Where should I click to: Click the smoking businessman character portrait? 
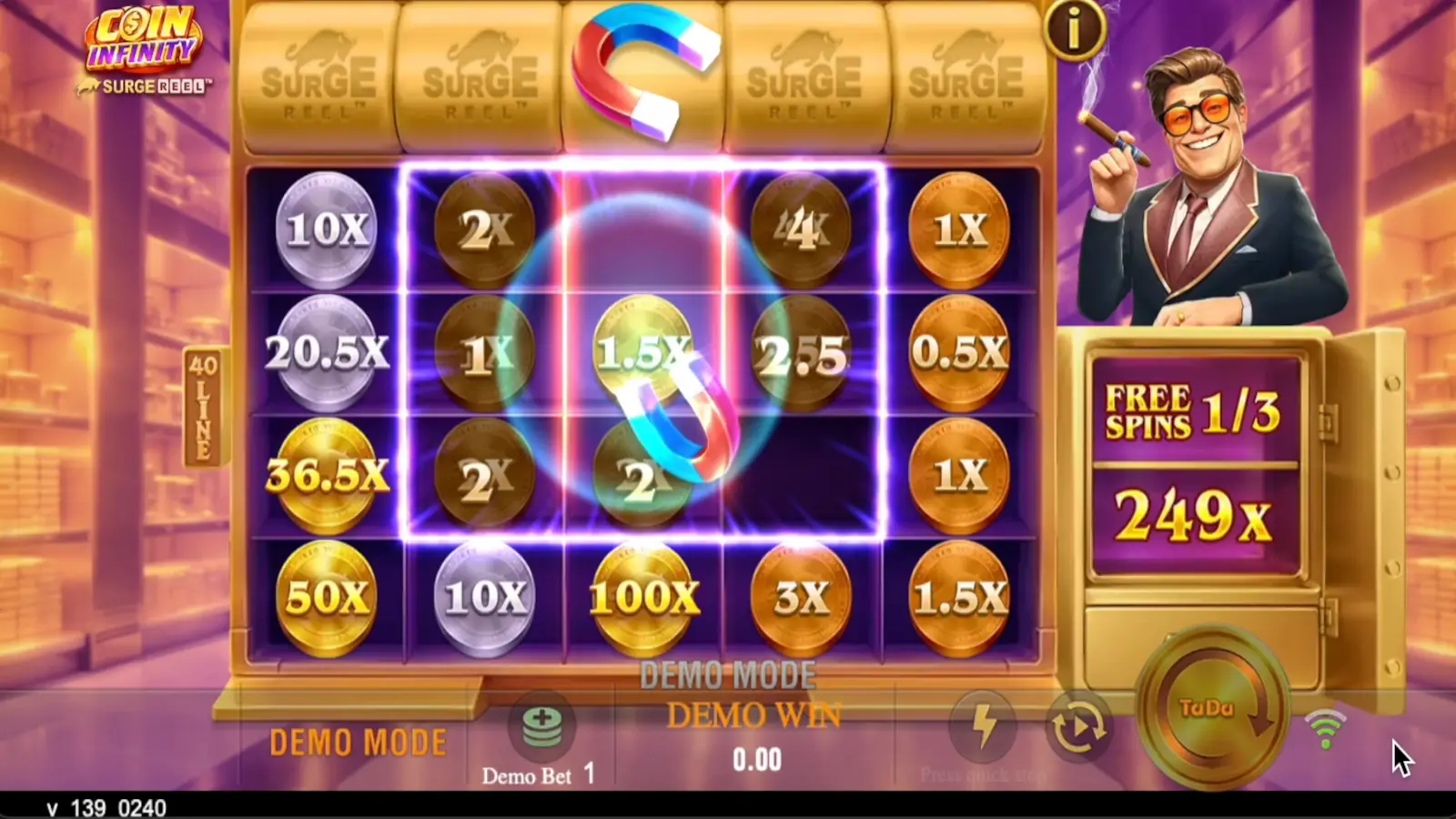pyautogui.click(x=1201, y=164)
